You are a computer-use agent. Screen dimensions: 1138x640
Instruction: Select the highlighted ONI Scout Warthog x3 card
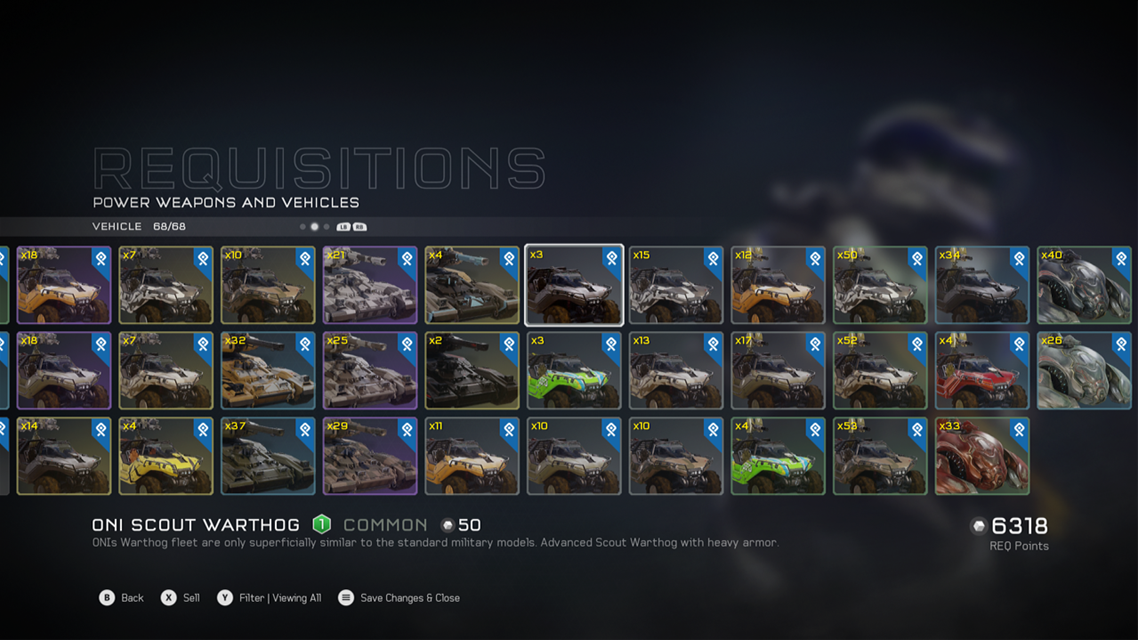pyautogui.click(x=574, y=286)
